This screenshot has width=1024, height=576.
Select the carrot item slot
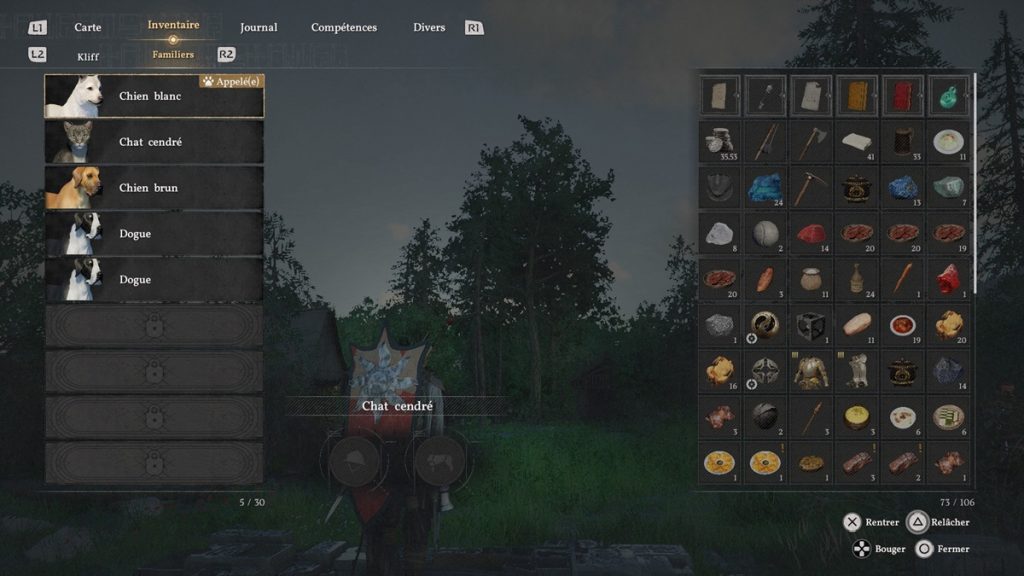(x=902, y=279)
